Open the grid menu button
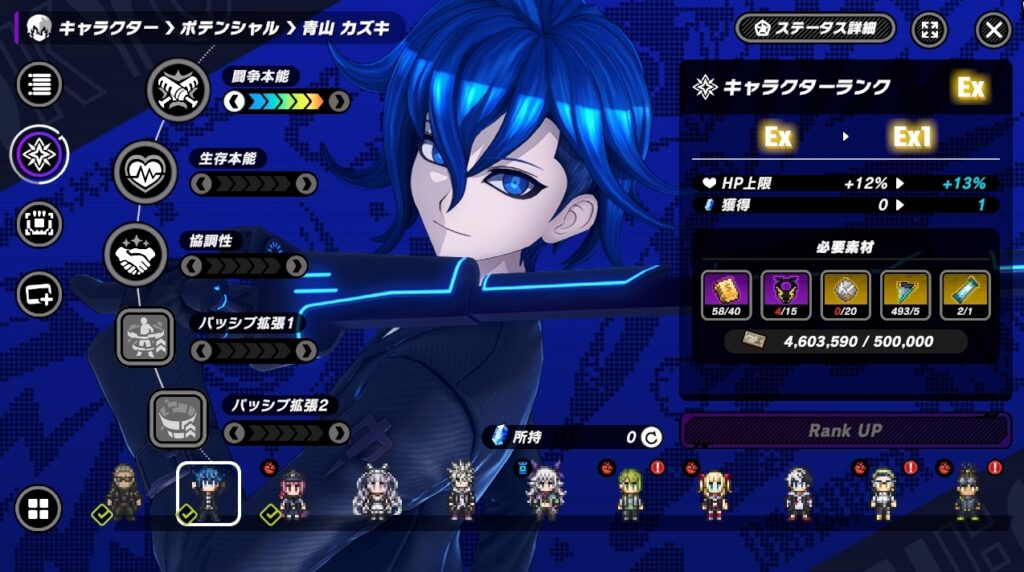This screenshot has width=1024, height=572. click(x=38, y=510)
